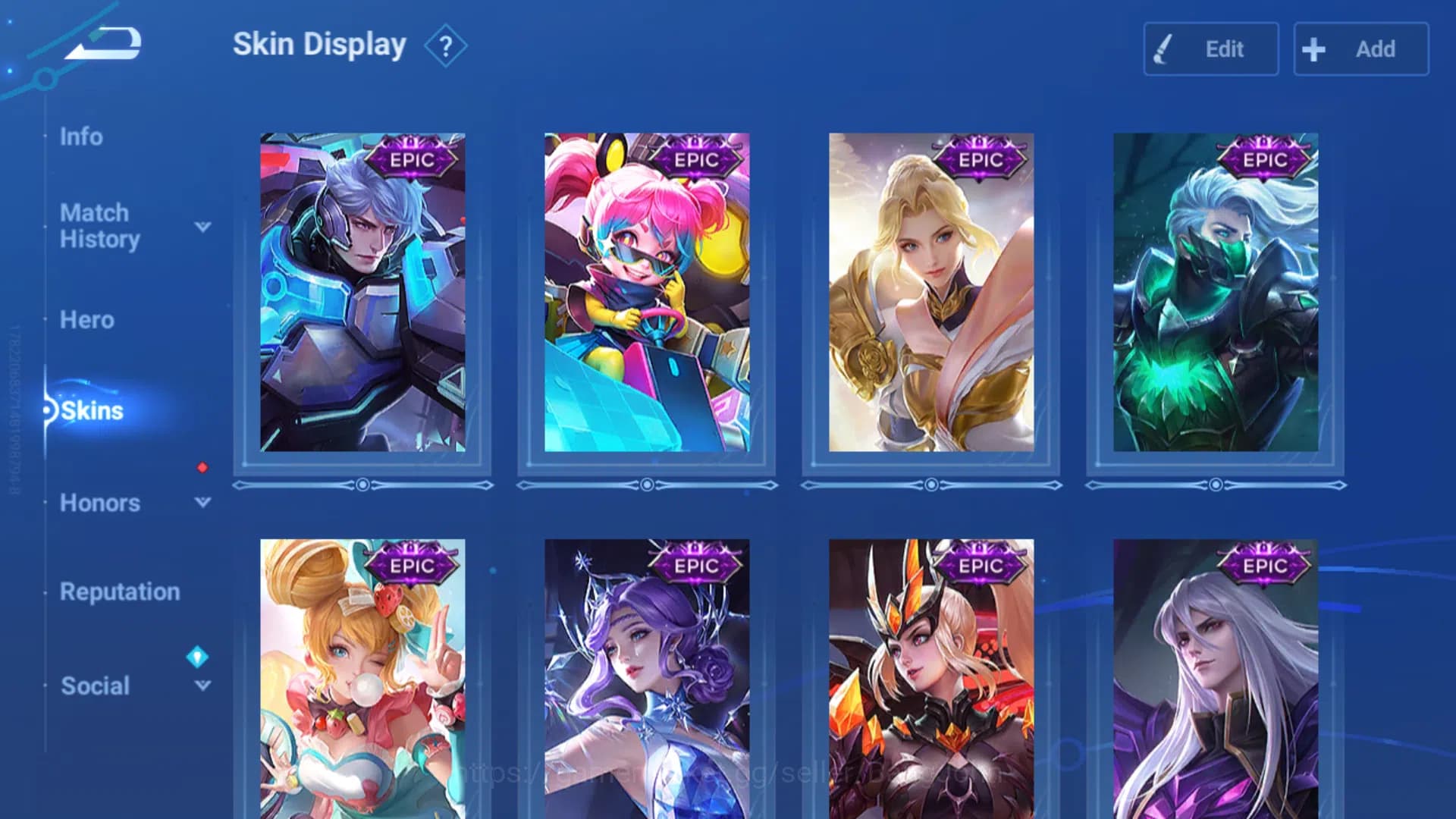The width and height of the screenshot is (1456, 819).
Task: Open the Reputation section
Action: [x=119, y=592]
